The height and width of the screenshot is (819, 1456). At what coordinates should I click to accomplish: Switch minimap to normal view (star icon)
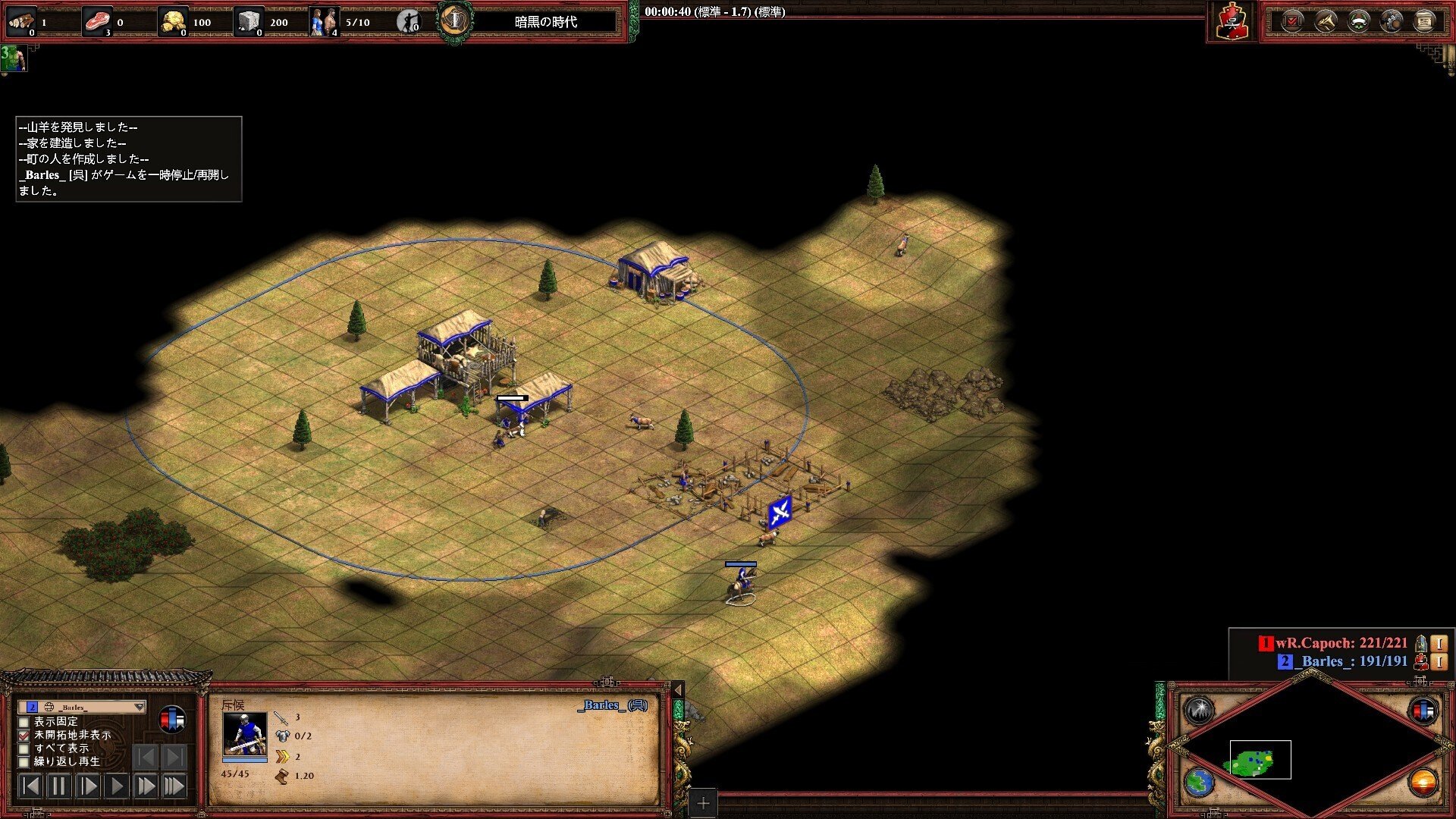pyautogui.click(x=1199, y=711)
